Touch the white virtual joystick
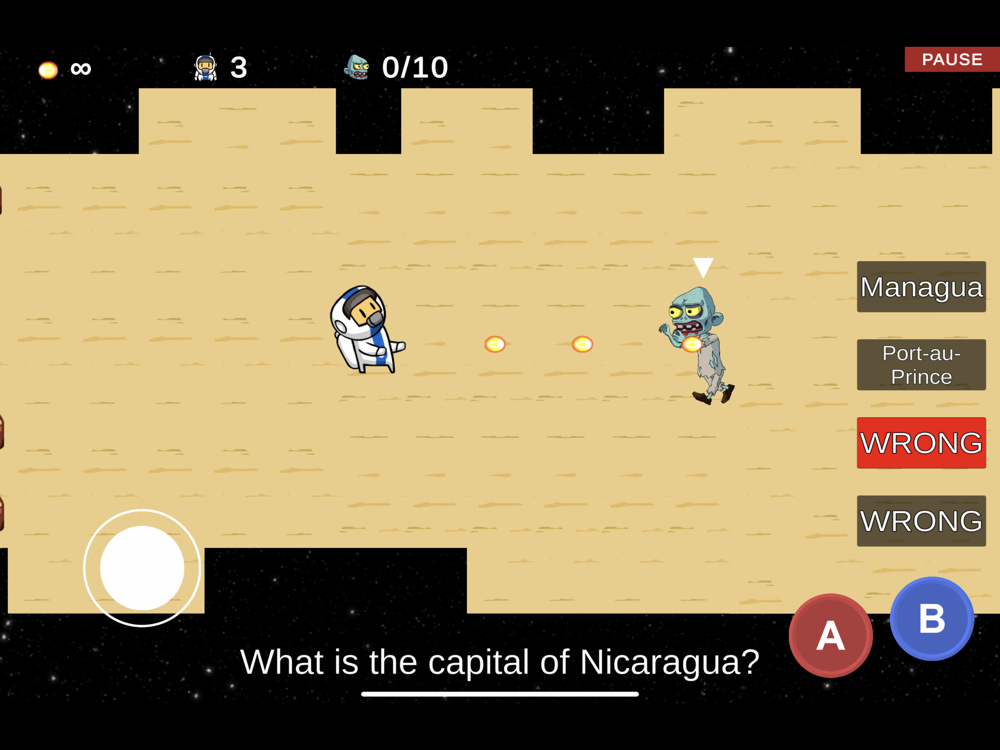1000x750 pixels. click(x=142, y=568)
